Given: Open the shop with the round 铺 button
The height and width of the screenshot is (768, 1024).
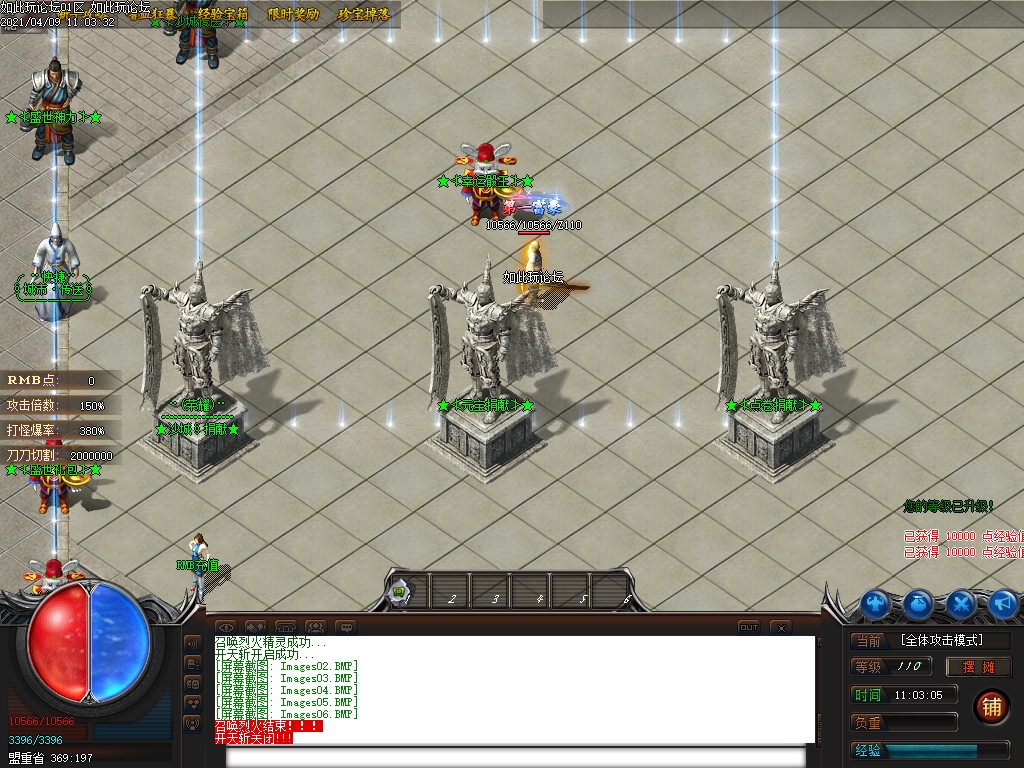Looking at the screenshot, I should 991,706.
